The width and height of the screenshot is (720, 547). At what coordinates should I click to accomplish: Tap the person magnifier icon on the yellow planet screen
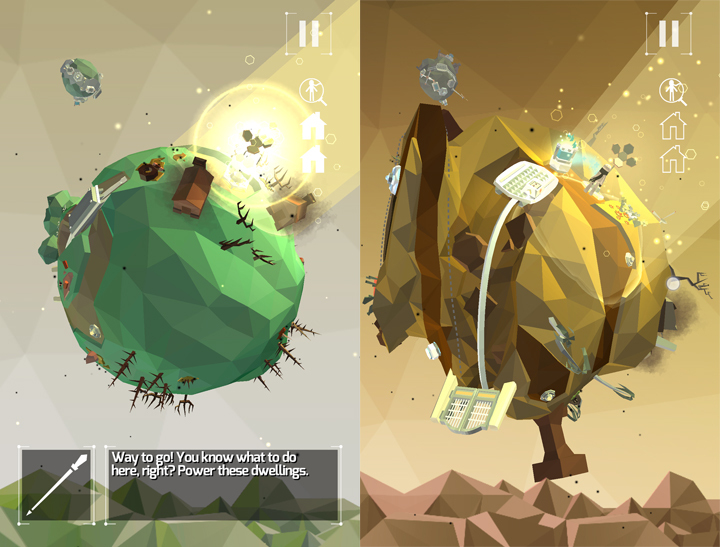pyautogui.click(x=672, y=92)
